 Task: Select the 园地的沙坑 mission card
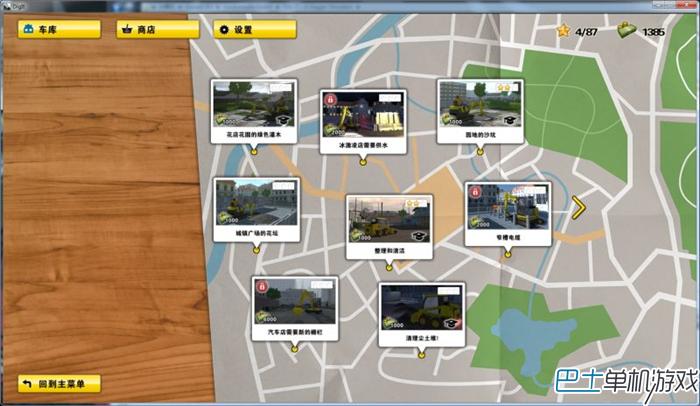point(479,111)
